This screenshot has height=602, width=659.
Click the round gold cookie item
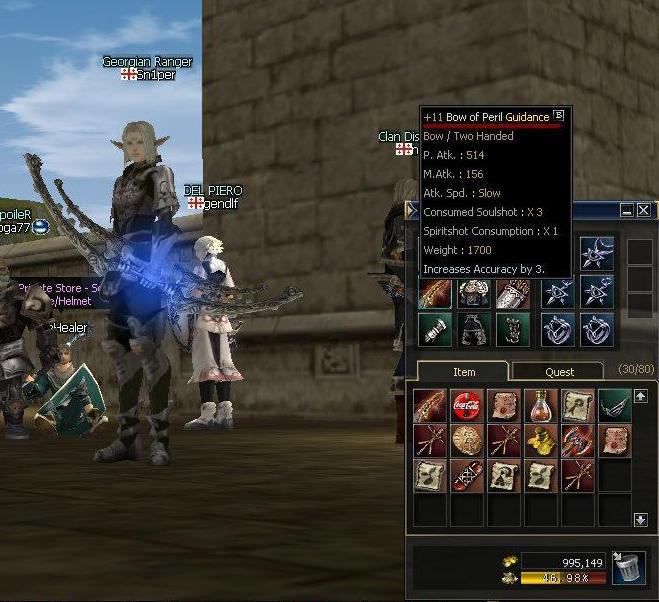pyautogui.click(x=467, y=440)
